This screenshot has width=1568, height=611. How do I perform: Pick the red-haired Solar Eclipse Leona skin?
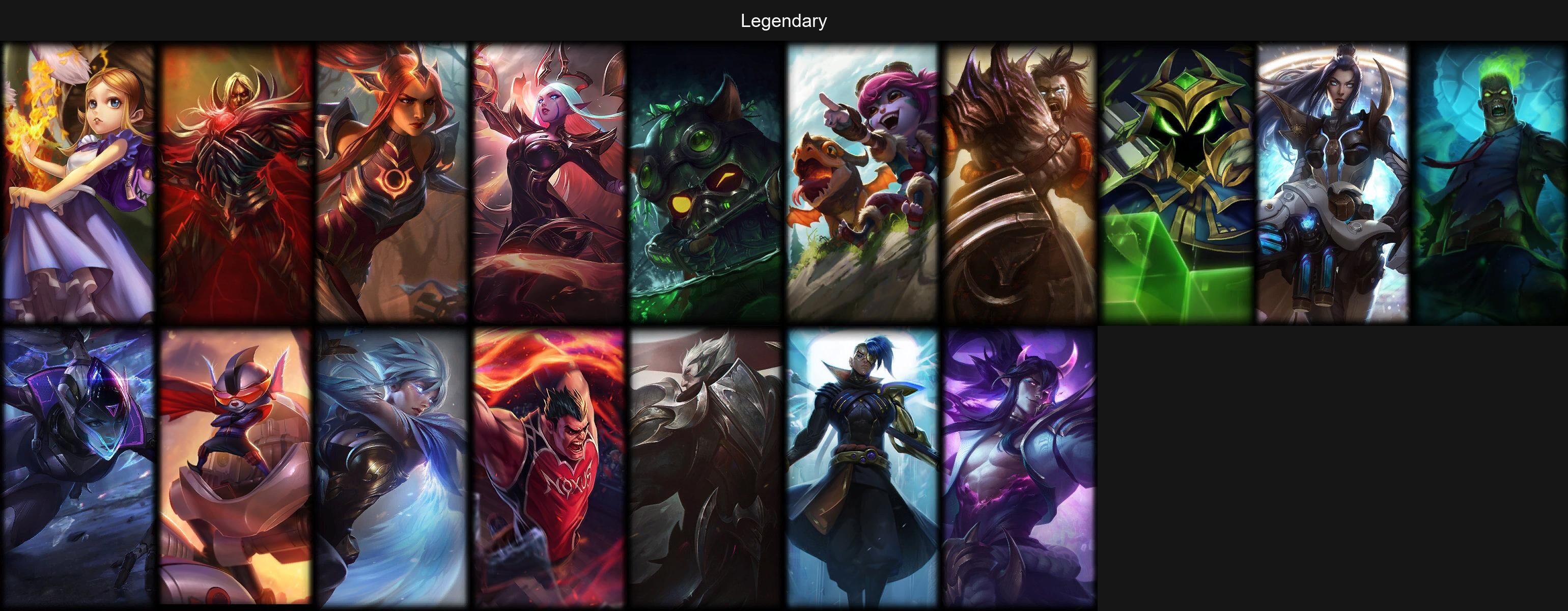coord(392,183)
